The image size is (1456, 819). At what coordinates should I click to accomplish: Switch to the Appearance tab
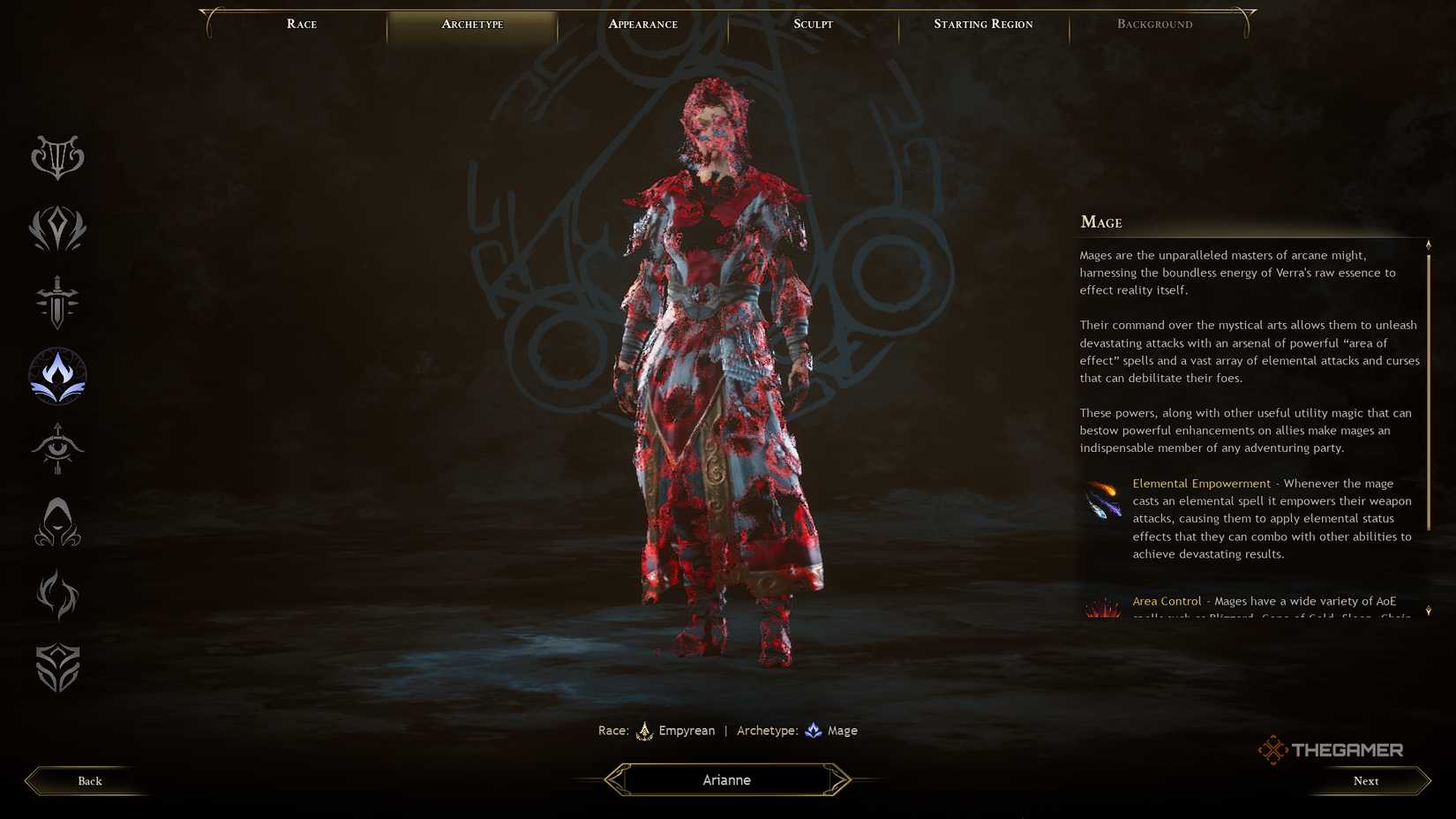[643, 24]
